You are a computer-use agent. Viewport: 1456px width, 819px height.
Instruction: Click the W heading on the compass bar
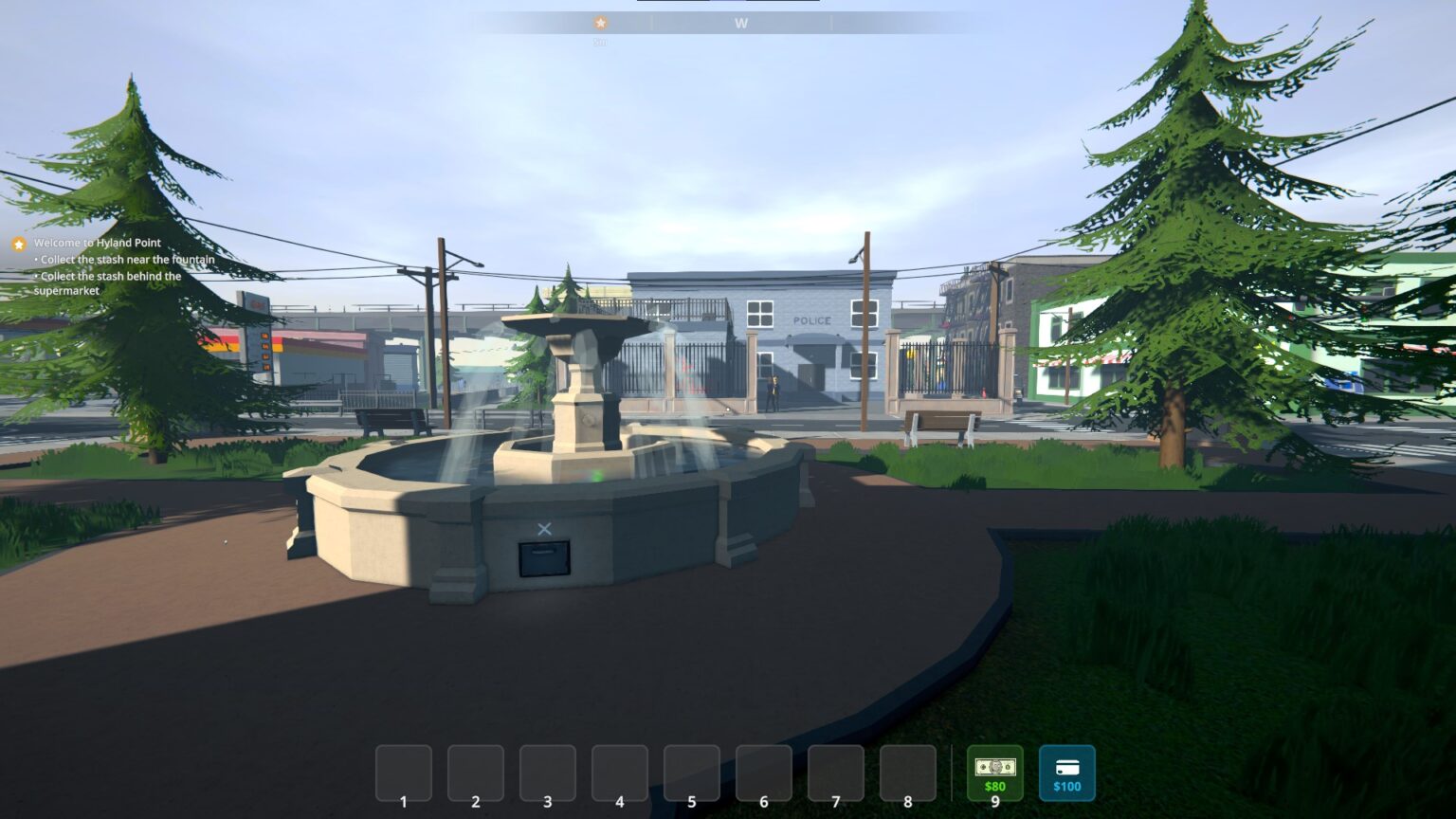click(741, 22)
